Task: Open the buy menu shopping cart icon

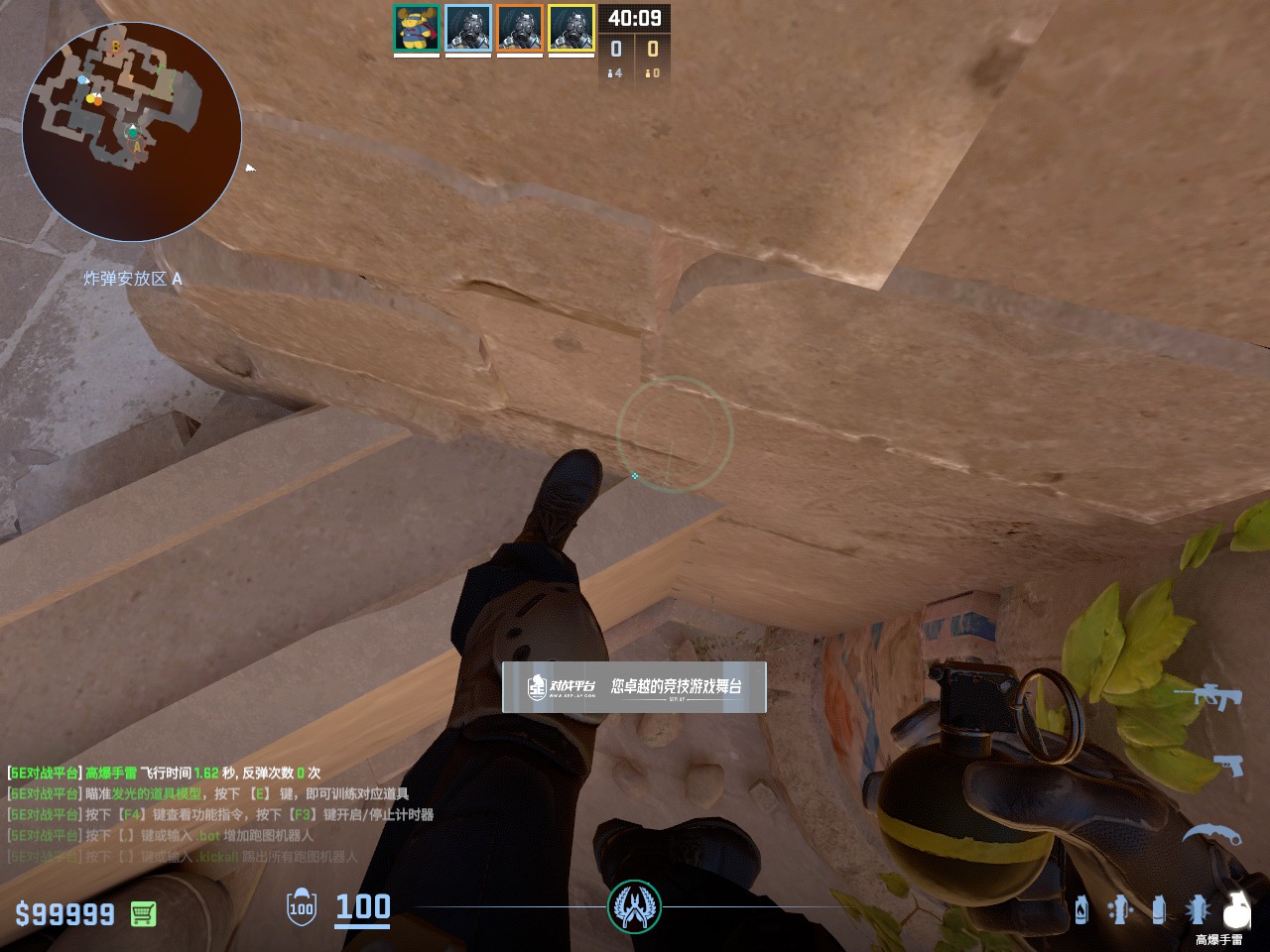Action: (143, 913)
